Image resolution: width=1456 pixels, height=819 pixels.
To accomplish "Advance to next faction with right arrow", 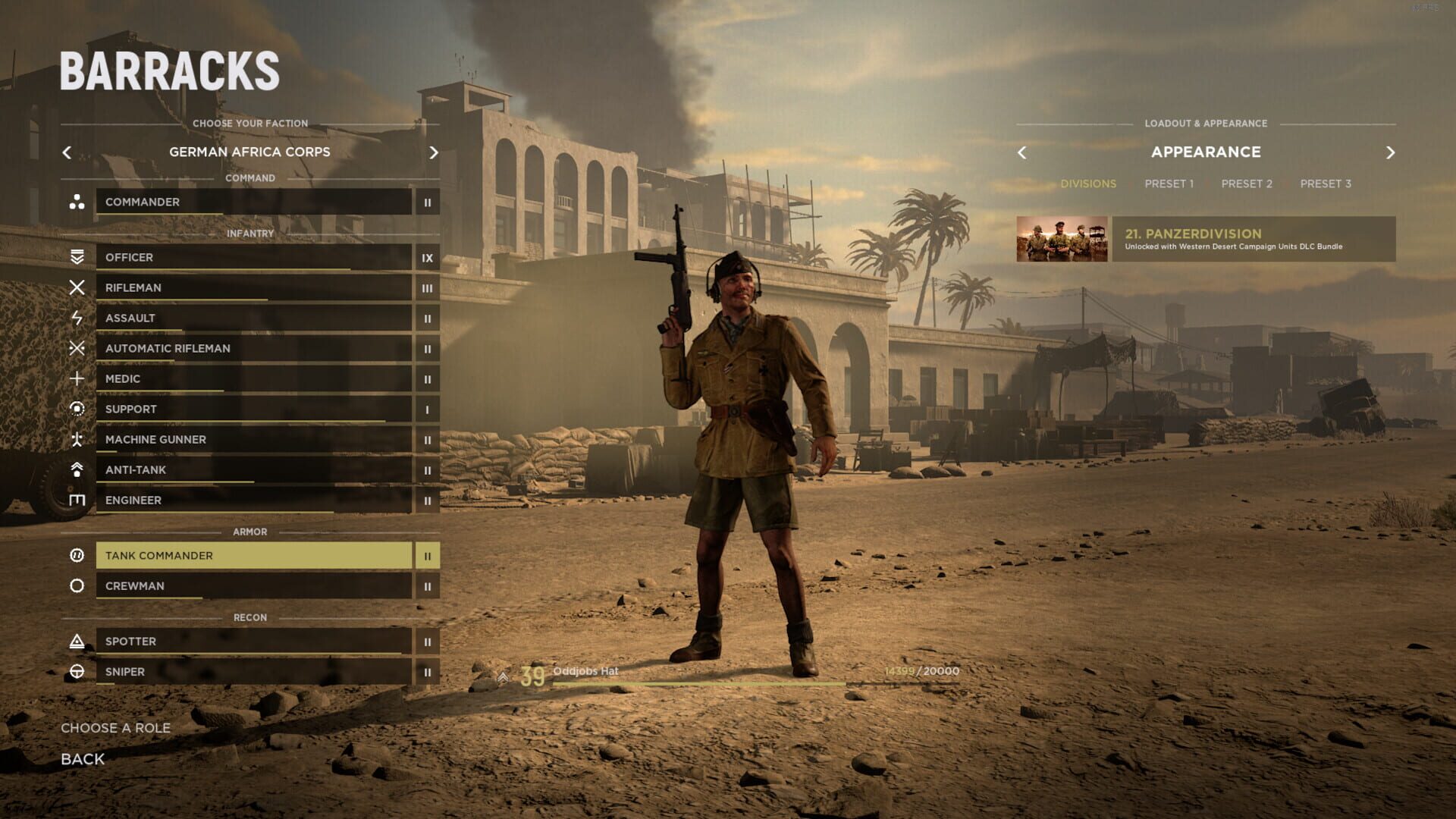I will tap(434, 152).
